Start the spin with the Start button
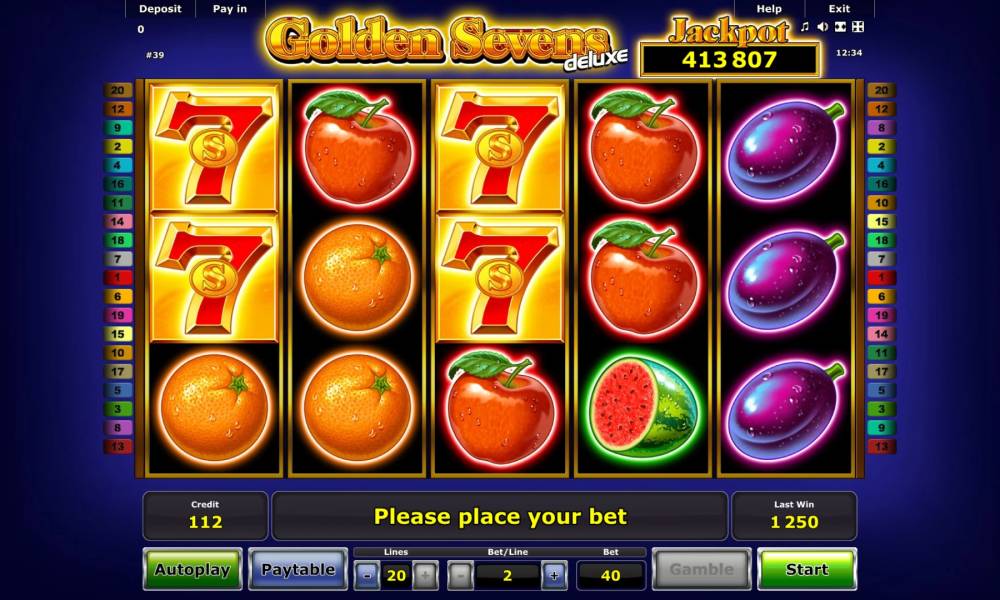The width and height of the screenshot is (1000, 600). coord(806,569)
